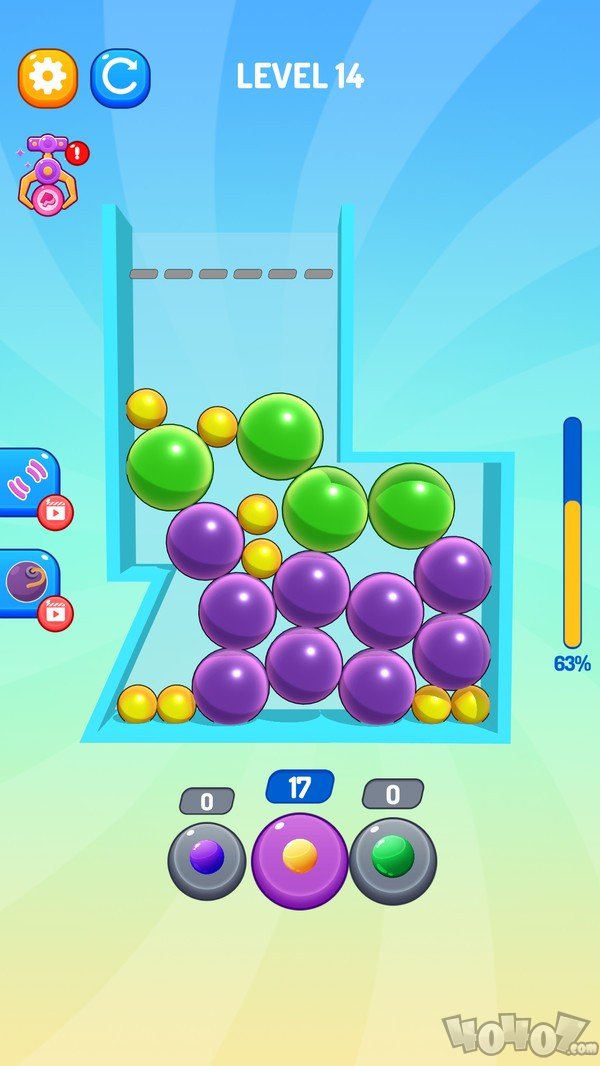The height and width of the screenshot is (1066, 600).
Task: Activate the claw grabber booster
Action: click(x=48, y=173)
